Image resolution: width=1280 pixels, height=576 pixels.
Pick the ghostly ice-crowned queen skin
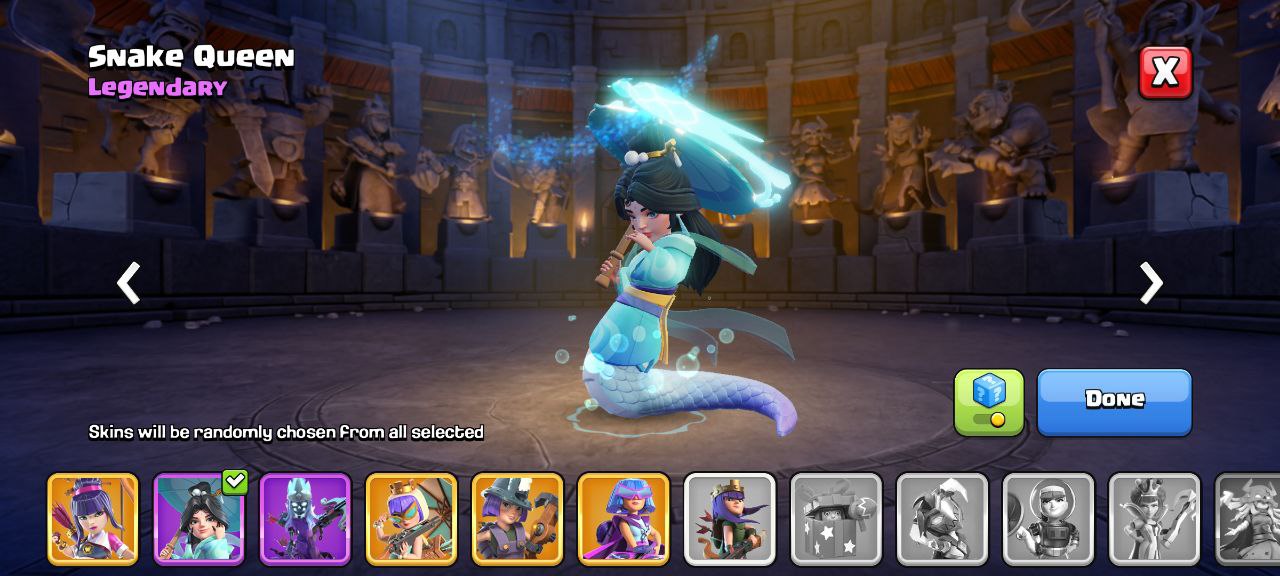305,518
